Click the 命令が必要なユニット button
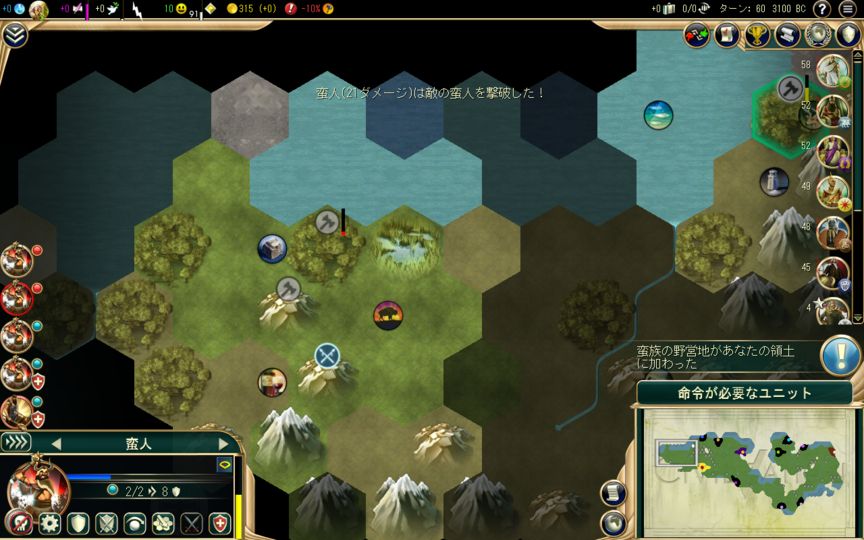864x540 pixels. coord(744,393)
